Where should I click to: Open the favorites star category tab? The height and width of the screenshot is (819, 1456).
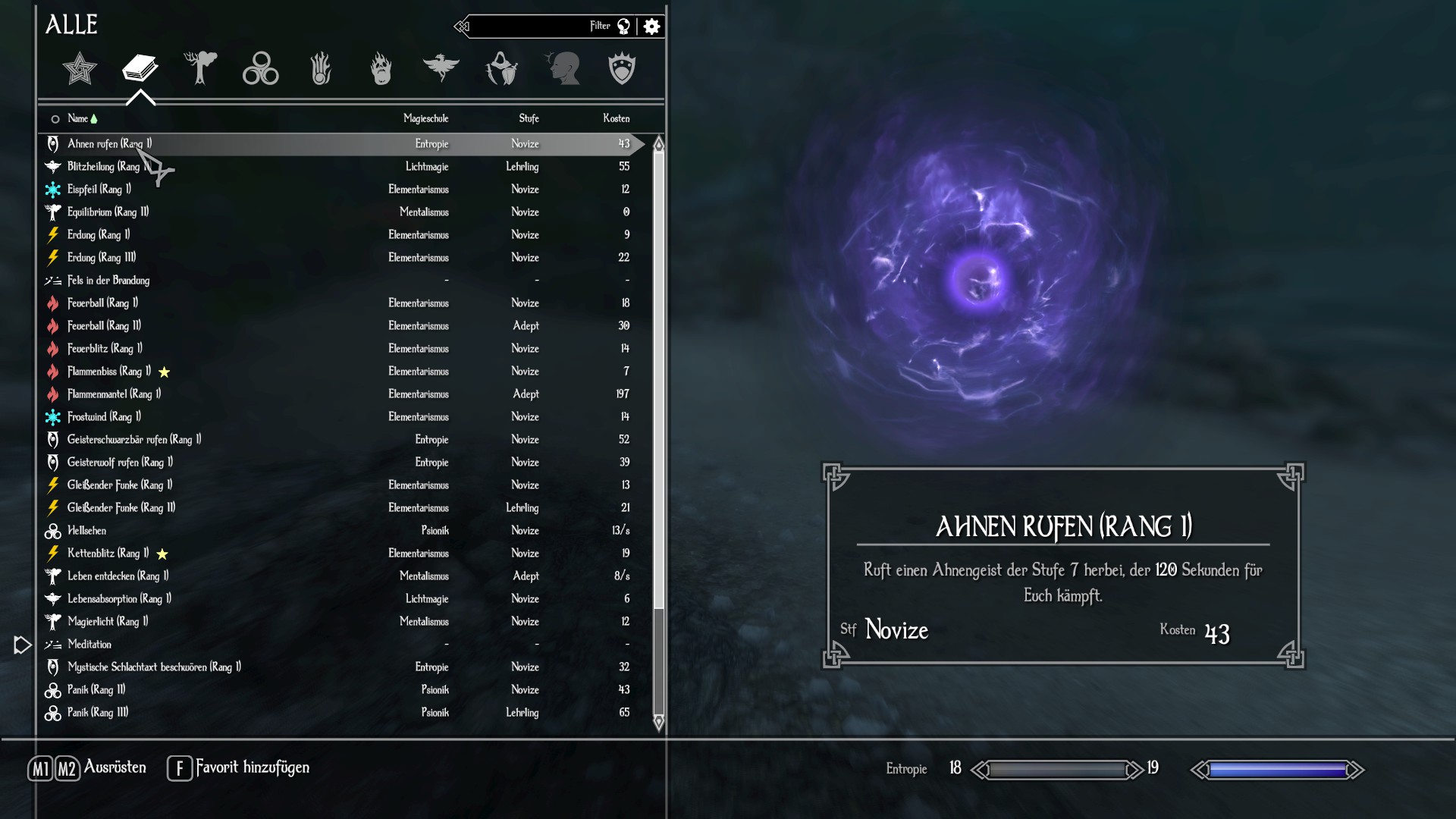(x=80, y=69)
